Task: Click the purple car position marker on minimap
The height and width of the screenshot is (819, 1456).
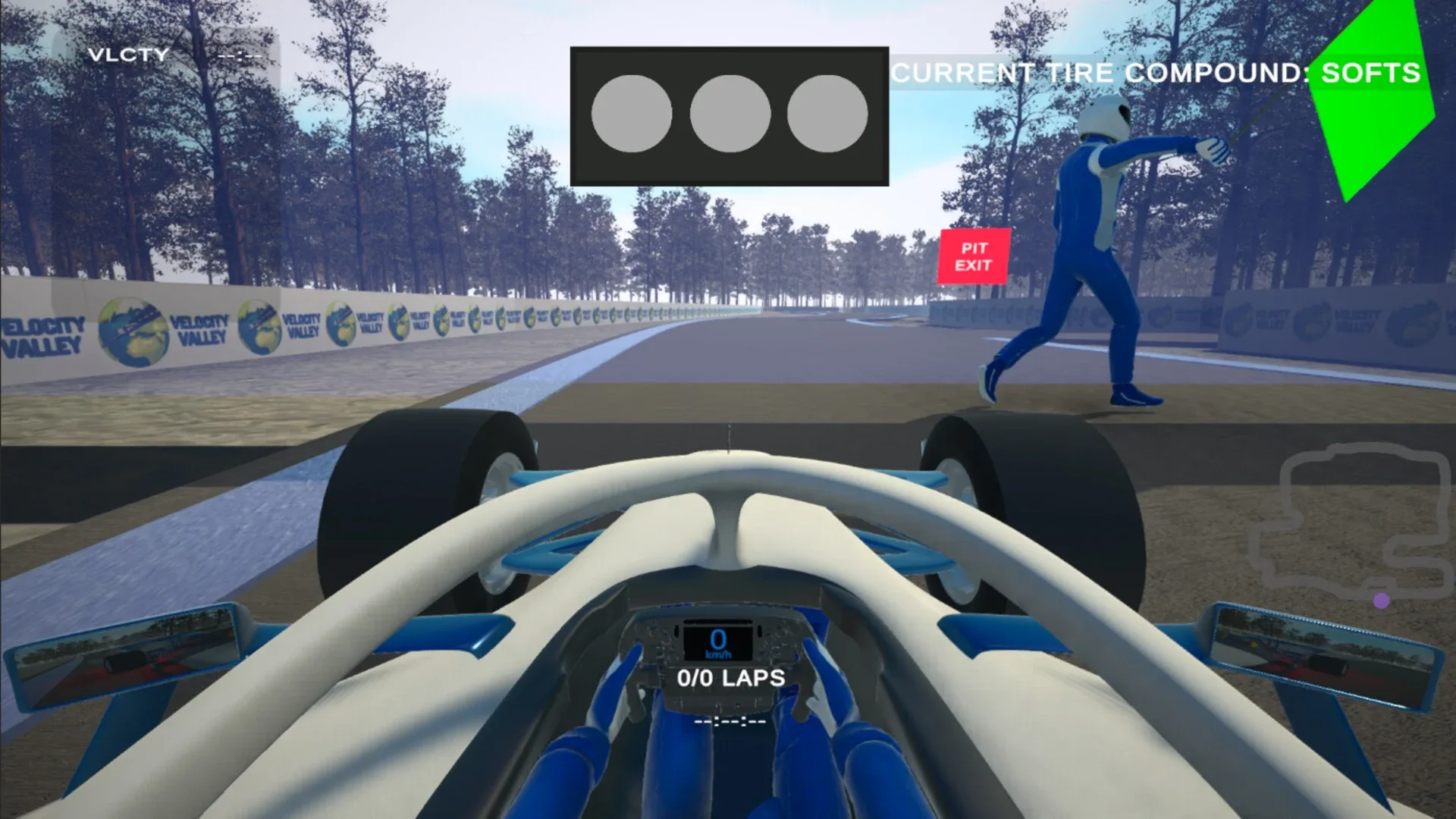Action: pyautogui.click(x=1382, y=600)
